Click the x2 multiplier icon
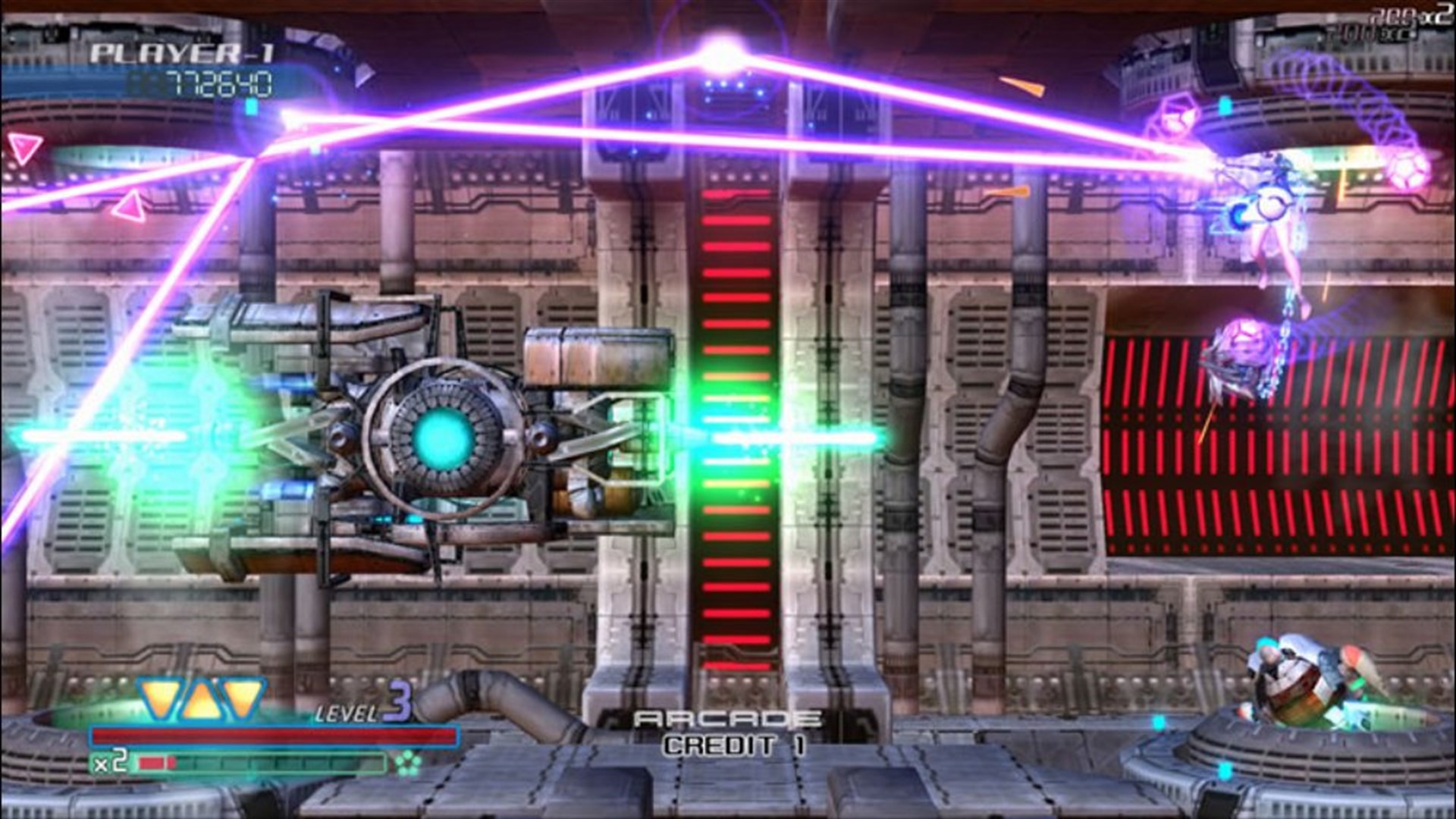This screenshot has height=819, width=1456. pos(111,761)
